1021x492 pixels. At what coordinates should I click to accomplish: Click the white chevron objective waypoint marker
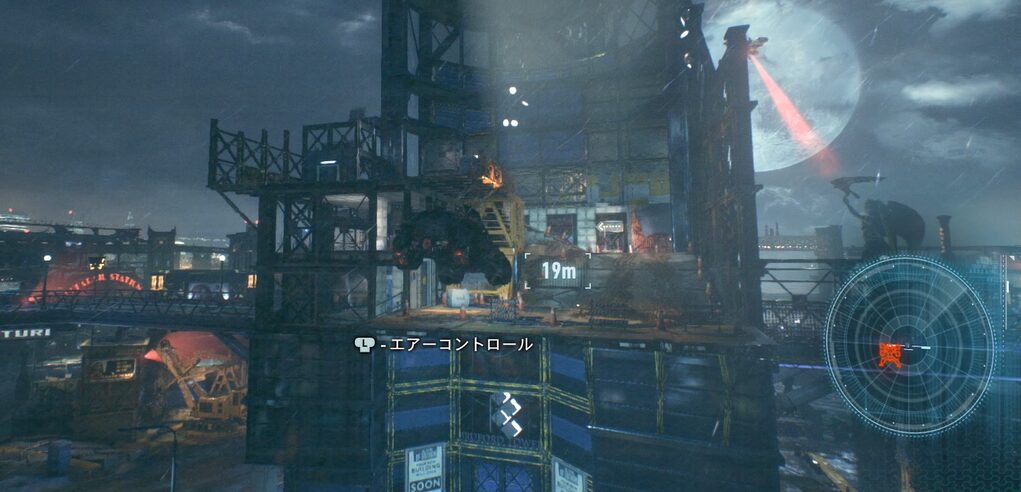(x=505, y=413)
